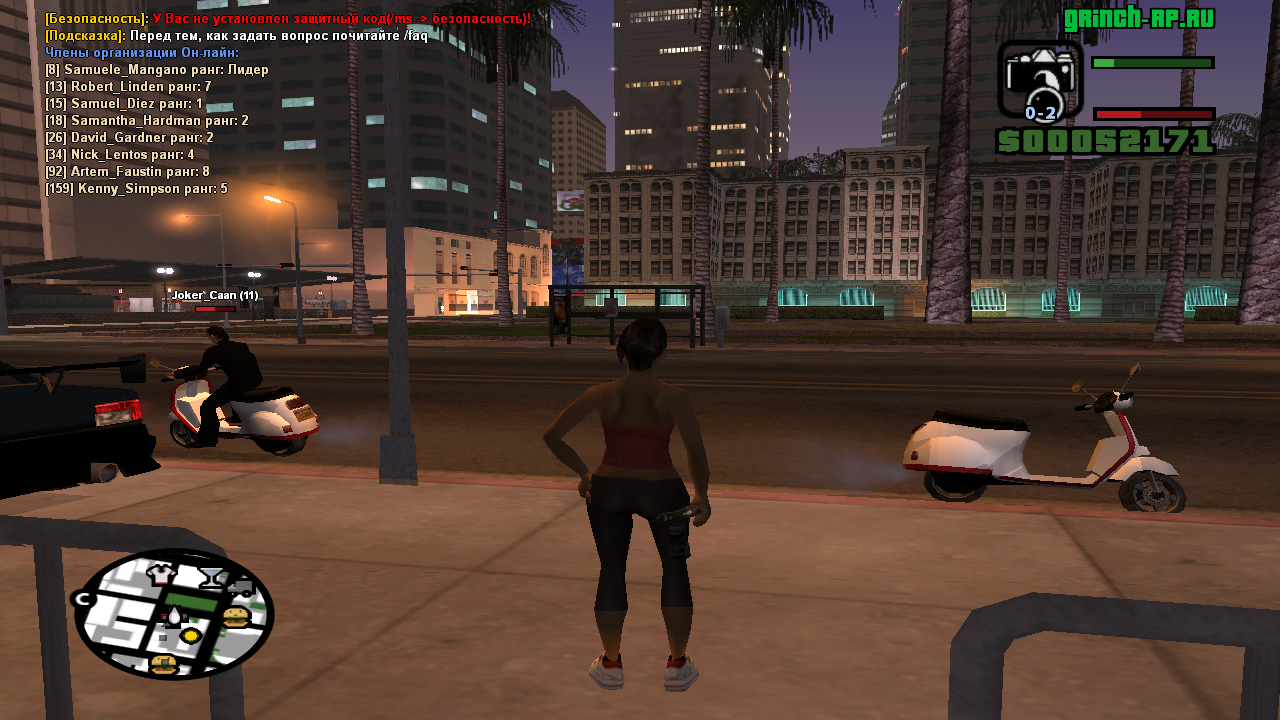
Task: Click the blue online members header line
Action: coord(141,53)
